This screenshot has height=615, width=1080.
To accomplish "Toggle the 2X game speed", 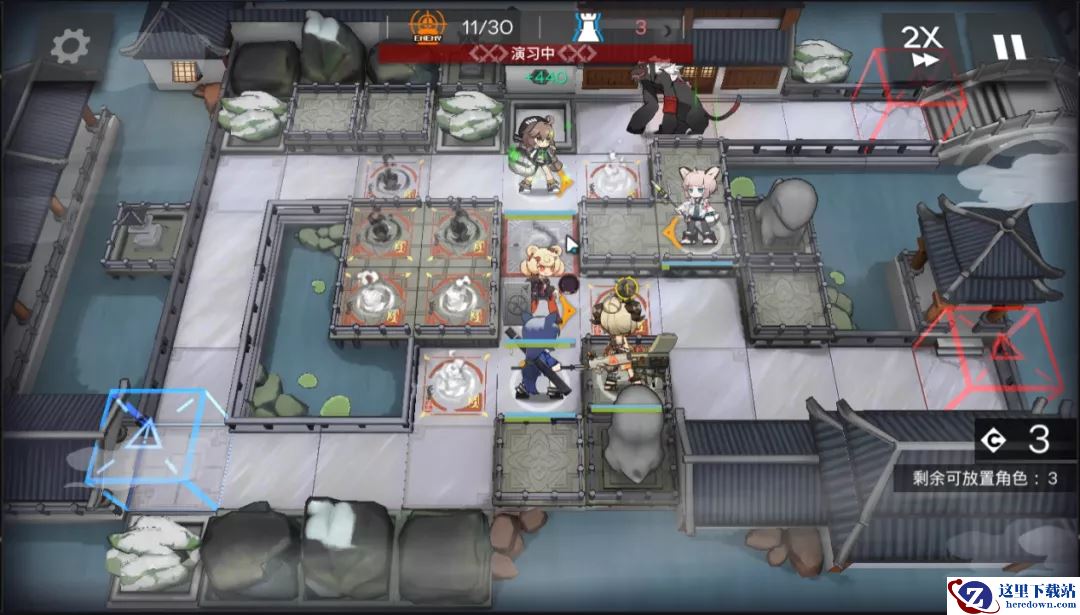I will click(922, 46).
